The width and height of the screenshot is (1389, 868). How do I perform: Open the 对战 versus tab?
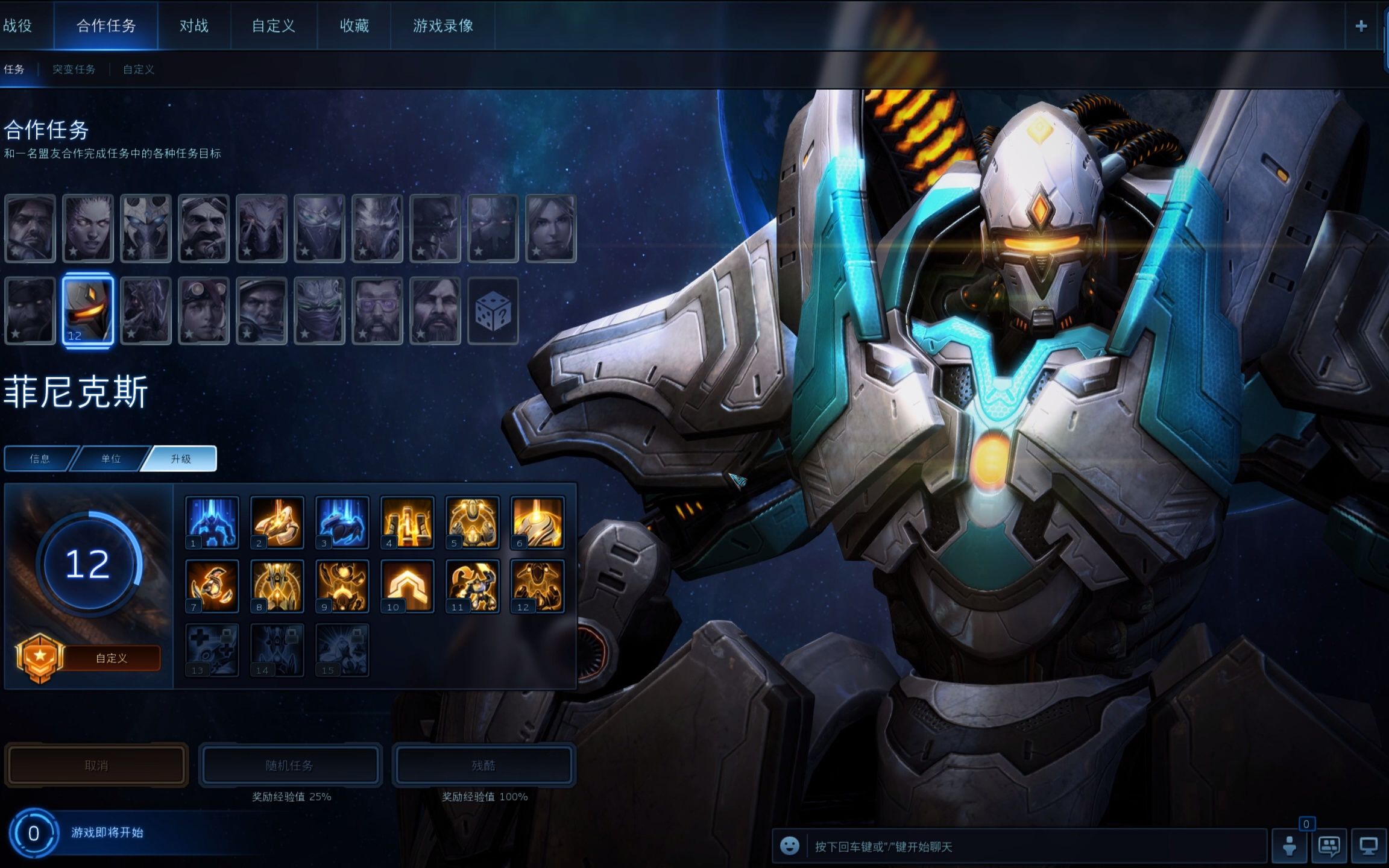194,26
